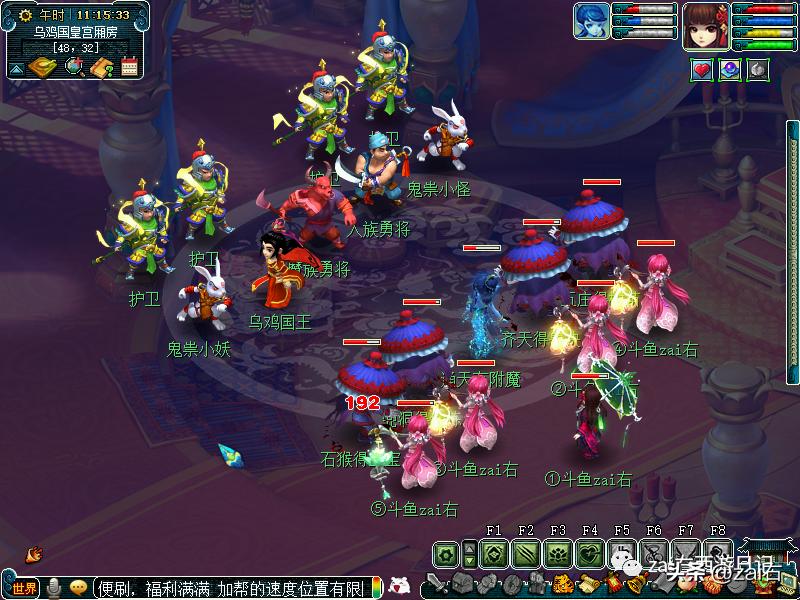Activate the F4 heart skill
This screenshot has width=800, height=600.
[590, 553]
